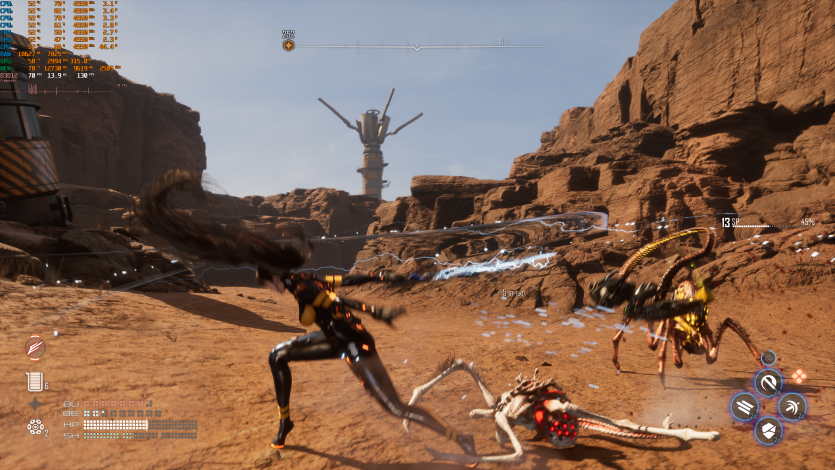Screen dimensions: 835x470
Task: Select the shield skill icon
Action: click(768, 431)
